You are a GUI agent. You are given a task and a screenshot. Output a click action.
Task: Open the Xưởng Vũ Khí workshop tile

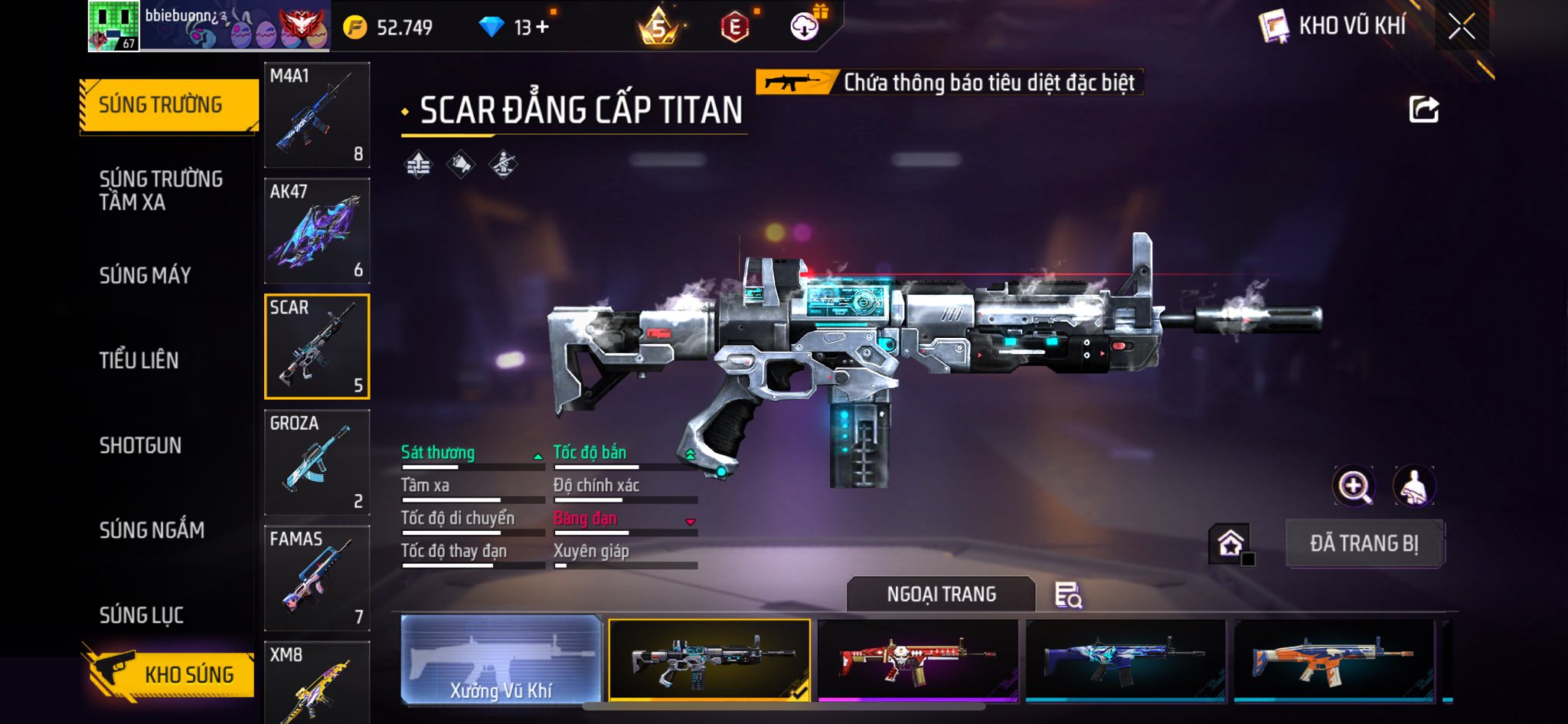tap(501, 660)
